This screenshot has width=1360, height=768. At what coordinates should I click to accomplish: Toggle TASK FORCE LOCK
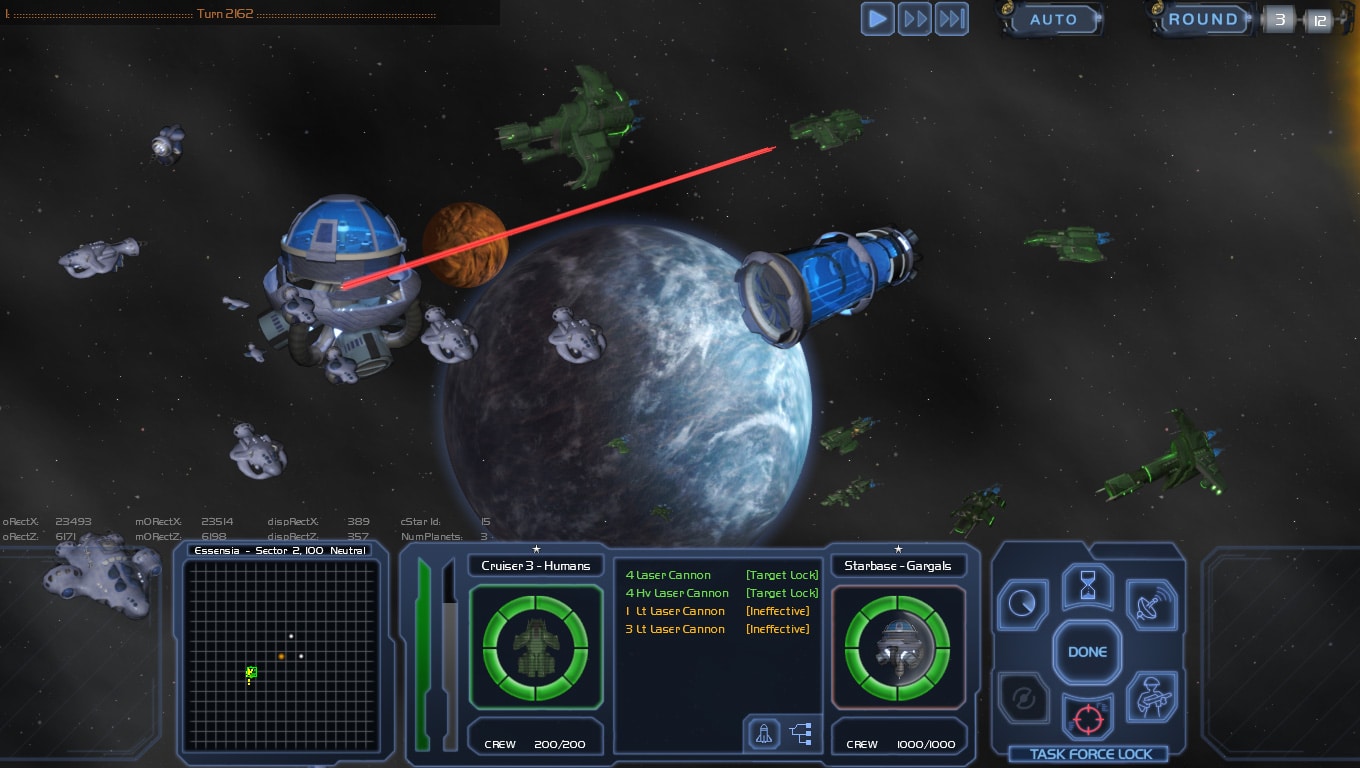click(1089, 755)
